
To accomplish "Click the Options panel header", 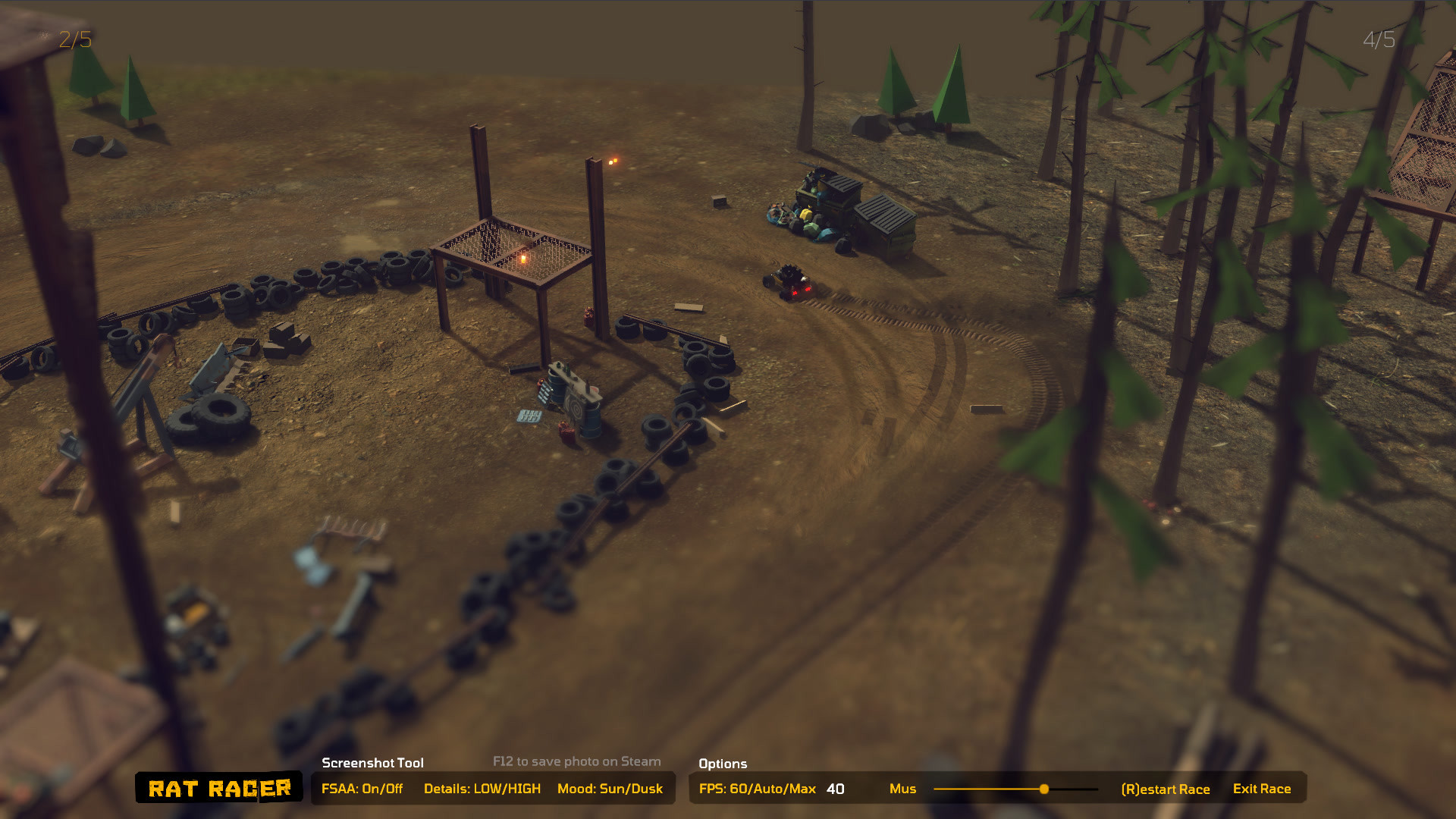I will pos(723,764).
